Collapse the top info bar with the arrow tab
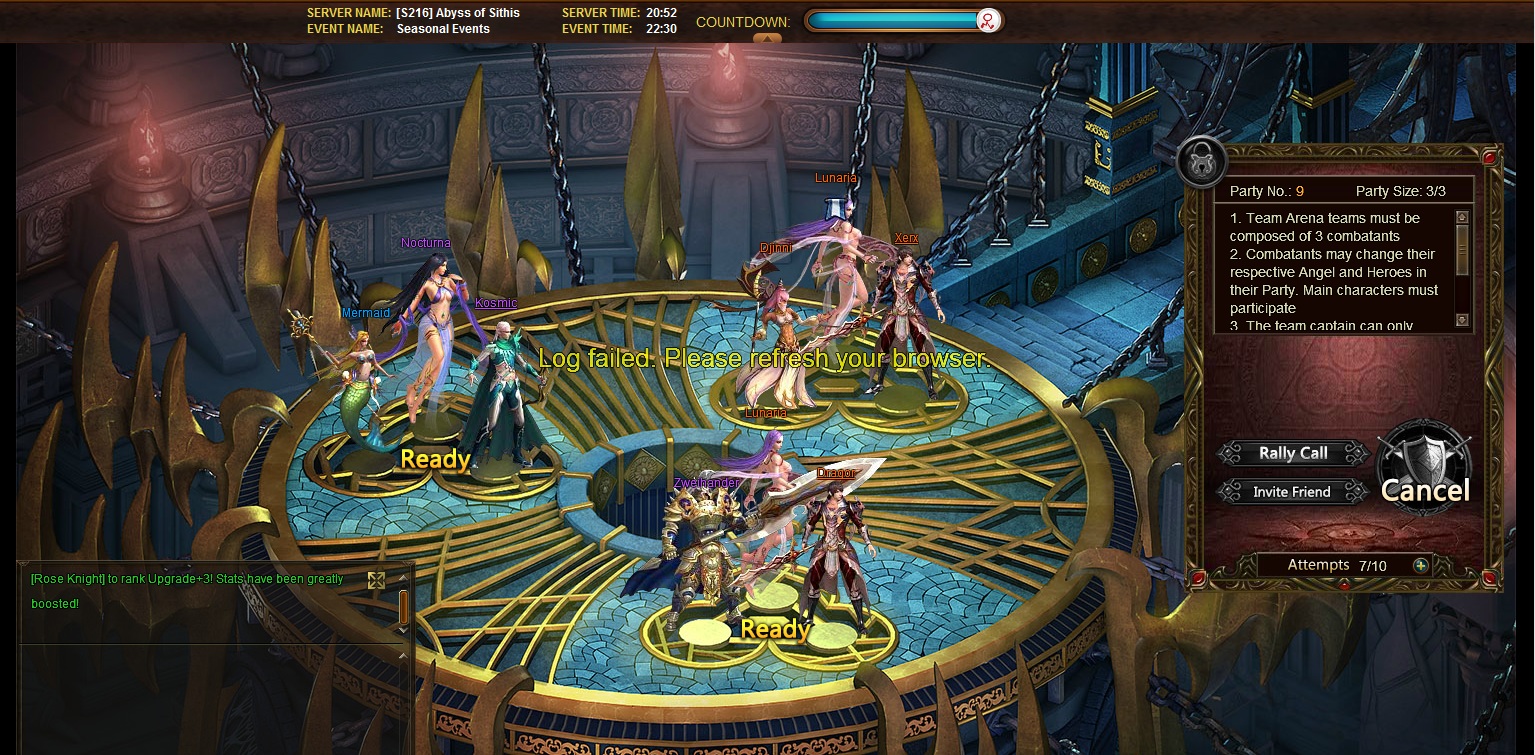The image size is (1535, 755). click(767, 38)
